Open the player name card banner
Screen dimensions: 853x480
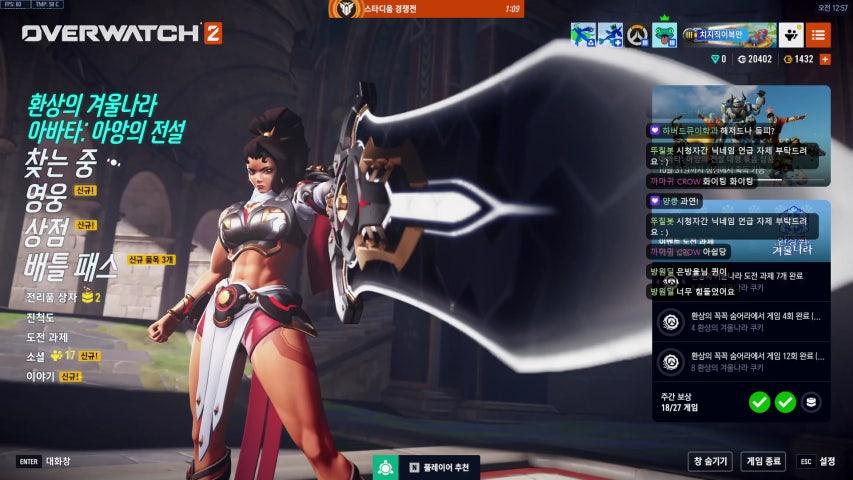pos(727,35)
